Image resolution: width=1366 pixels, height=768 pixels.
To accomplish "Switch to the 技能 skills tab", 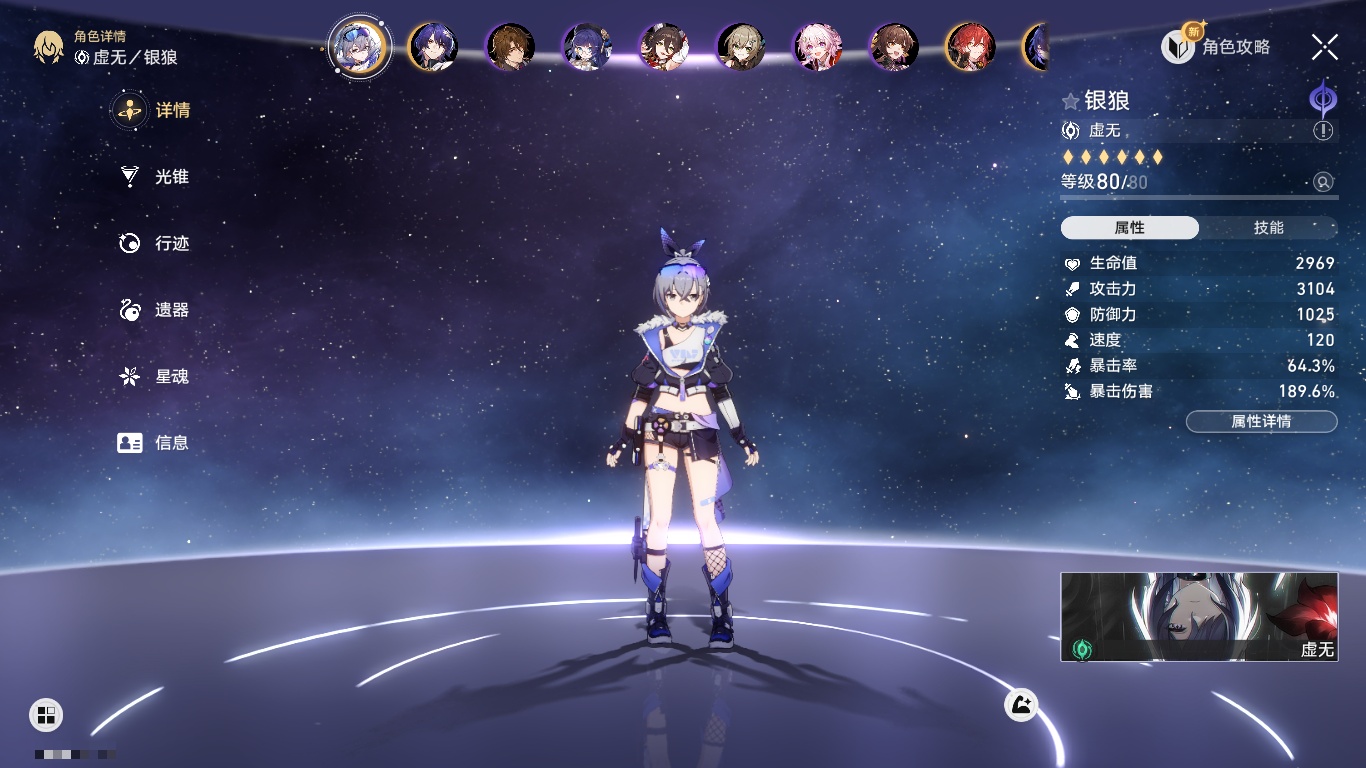I will (1268, 228).
